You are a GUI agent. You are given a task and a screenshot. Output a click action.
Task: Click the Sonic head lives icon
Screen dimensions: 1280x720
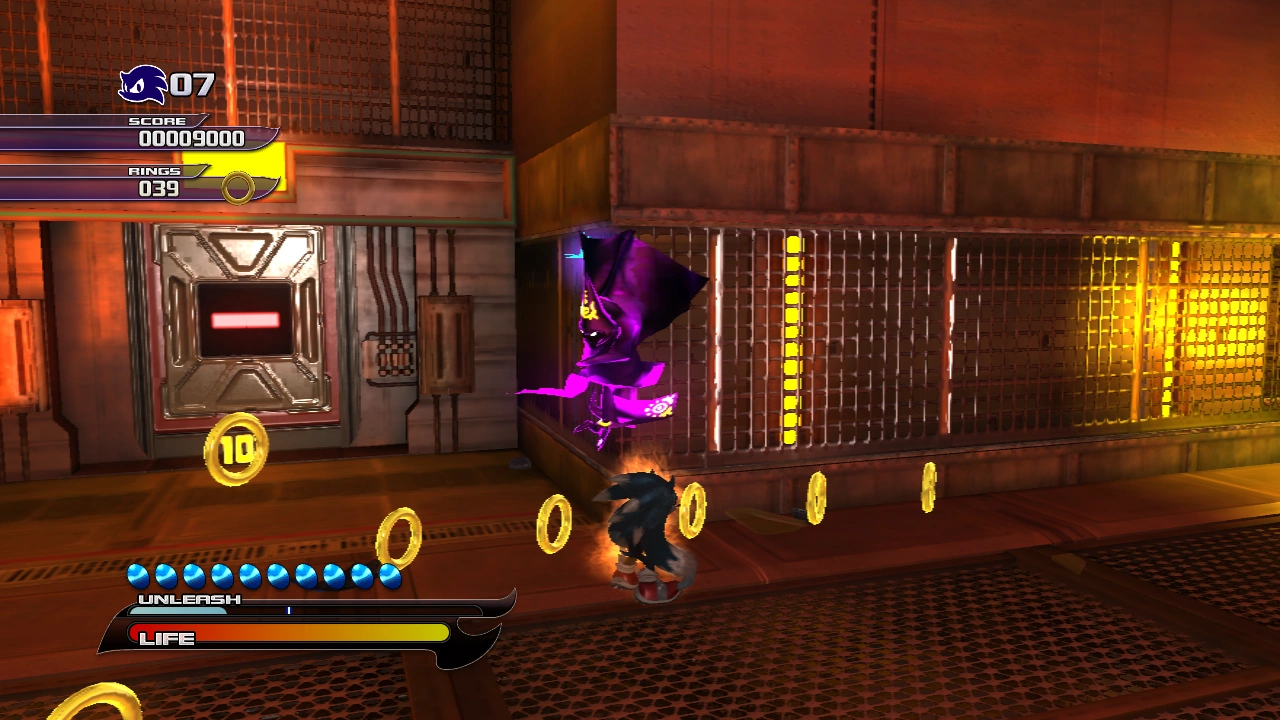pyautogui.click(x=142, y=84)
